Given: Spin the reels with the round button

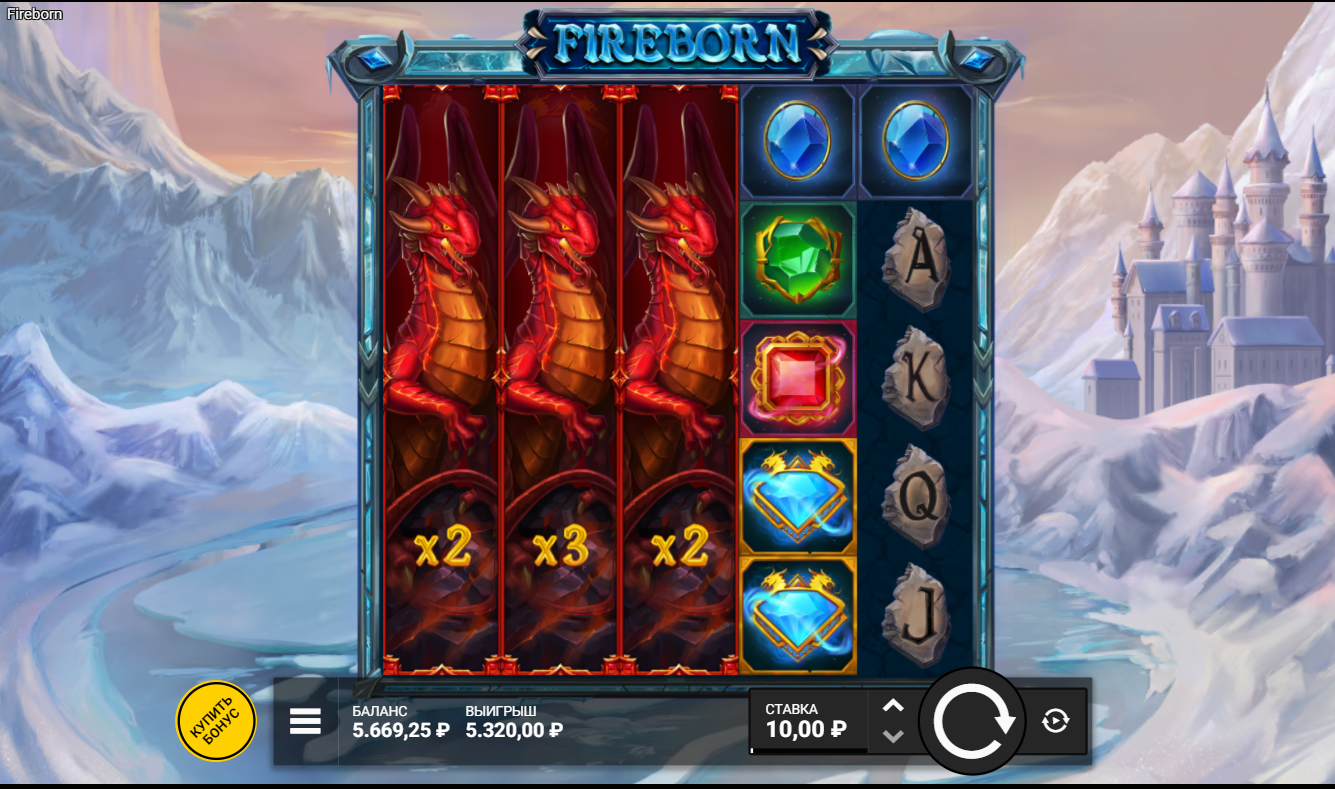Looking at the screenshot, I should click(972, 721).
